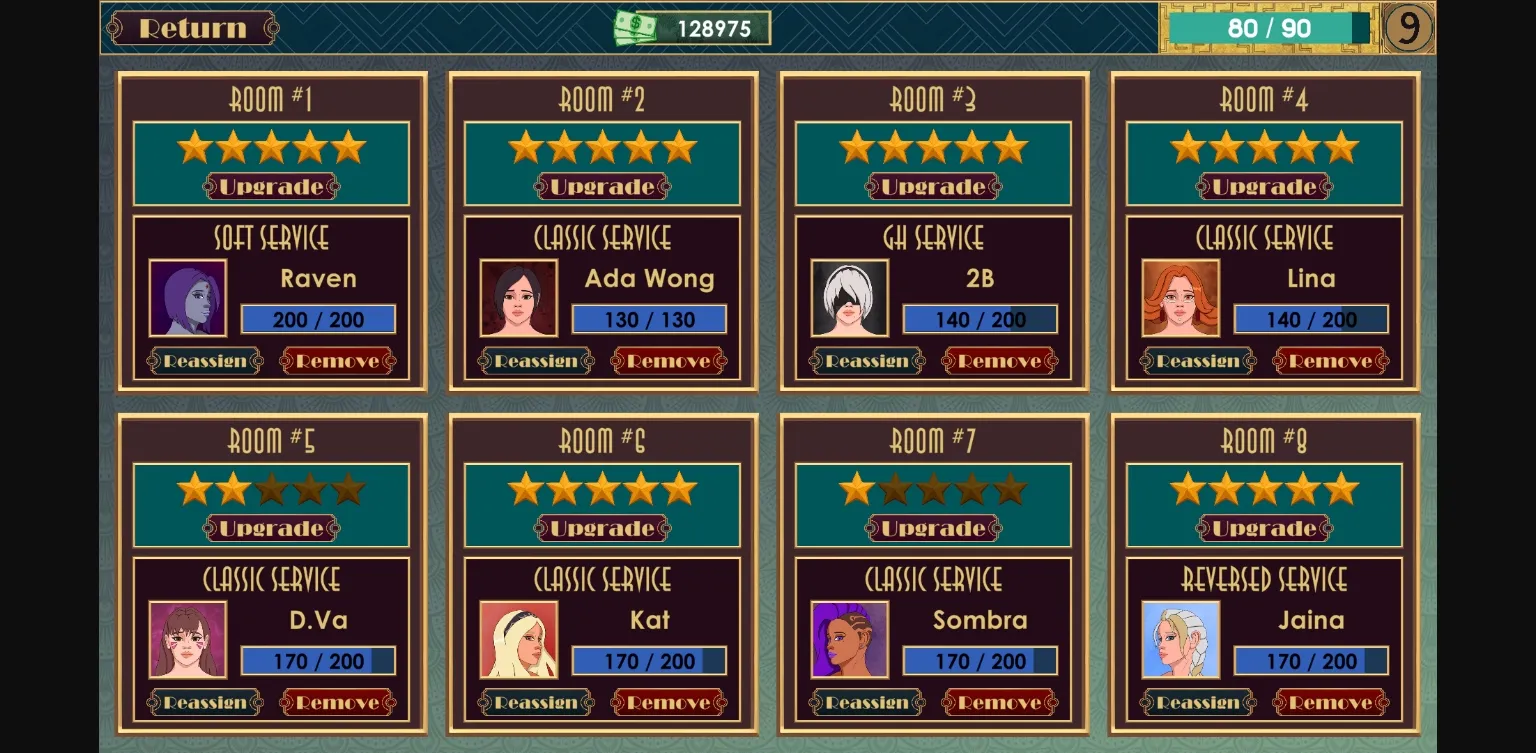
Task: Upgrade Room #2
Action: point(603,187)
